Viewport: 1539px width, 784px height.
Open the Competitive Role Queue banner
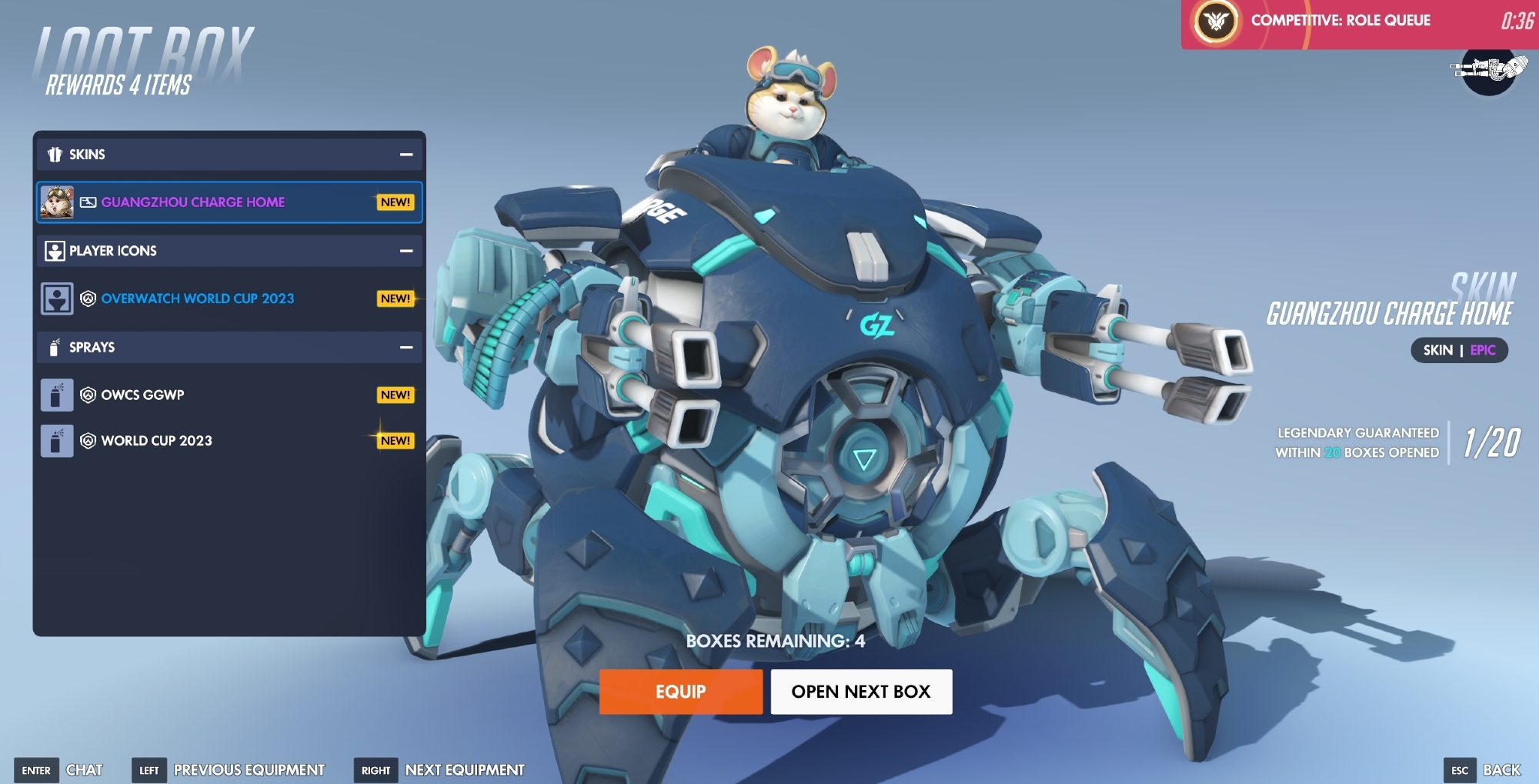(x=1358, y=22)
